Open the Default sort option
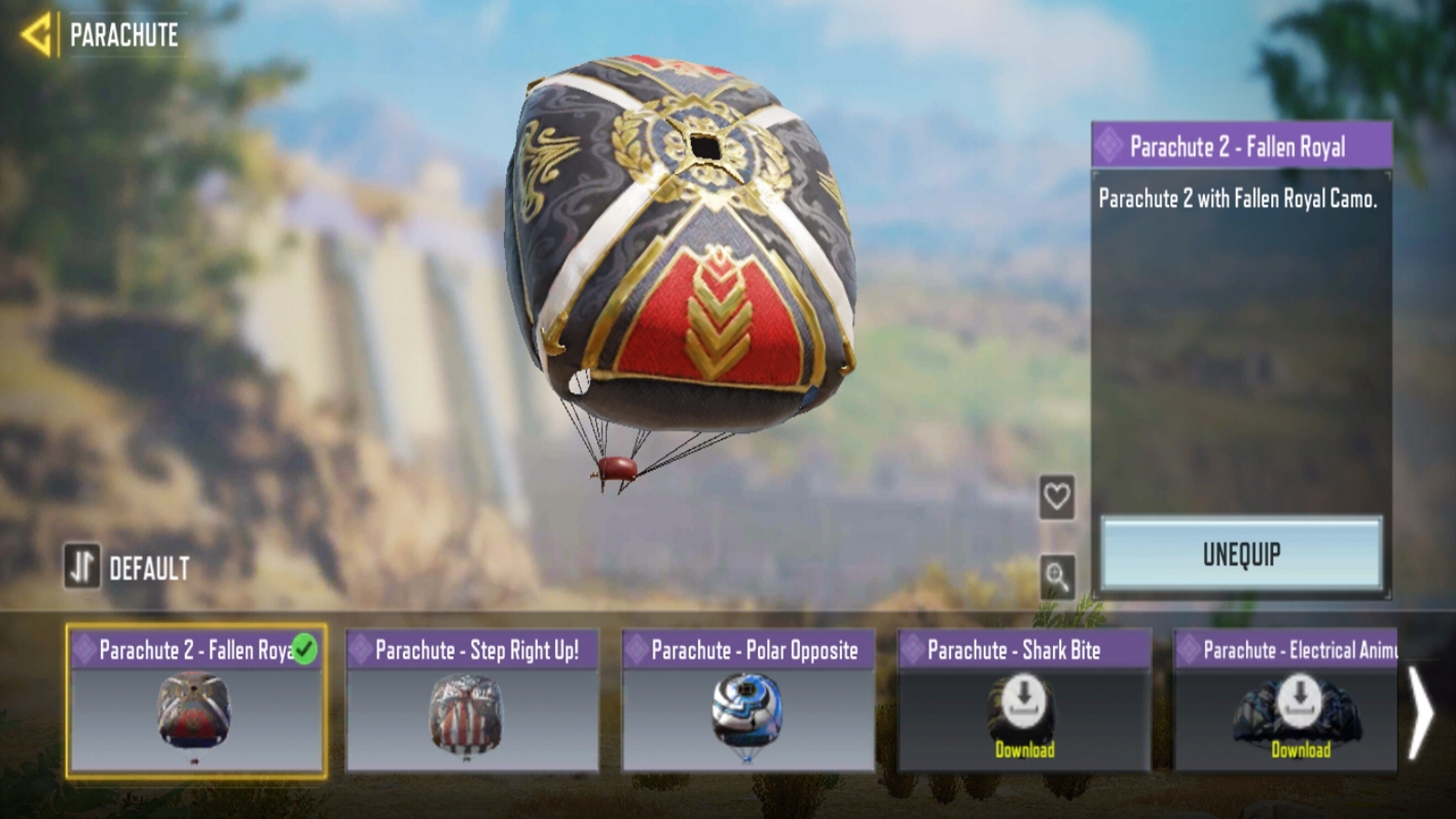This screenshot has height=819, width=1456. tap(127, 568)
